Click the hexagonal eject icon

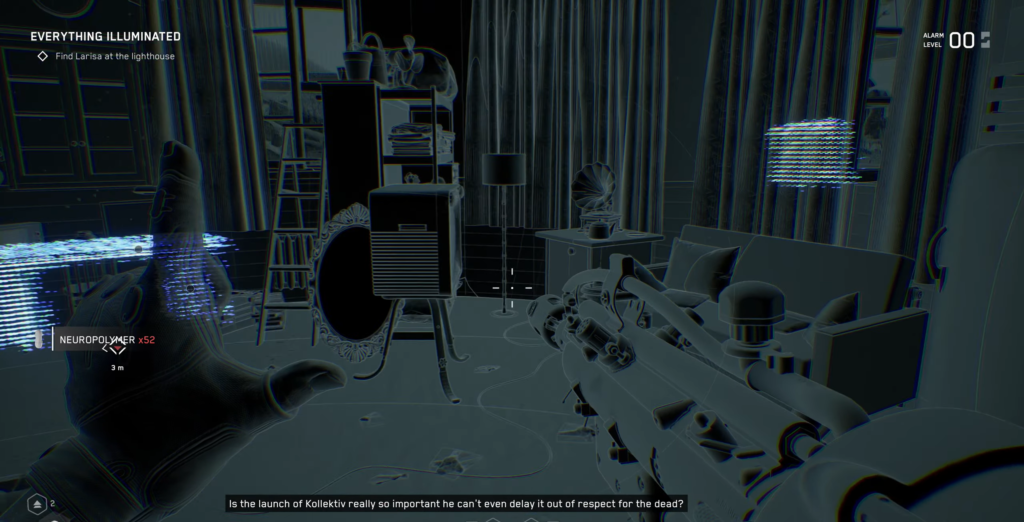coord(37,503)
